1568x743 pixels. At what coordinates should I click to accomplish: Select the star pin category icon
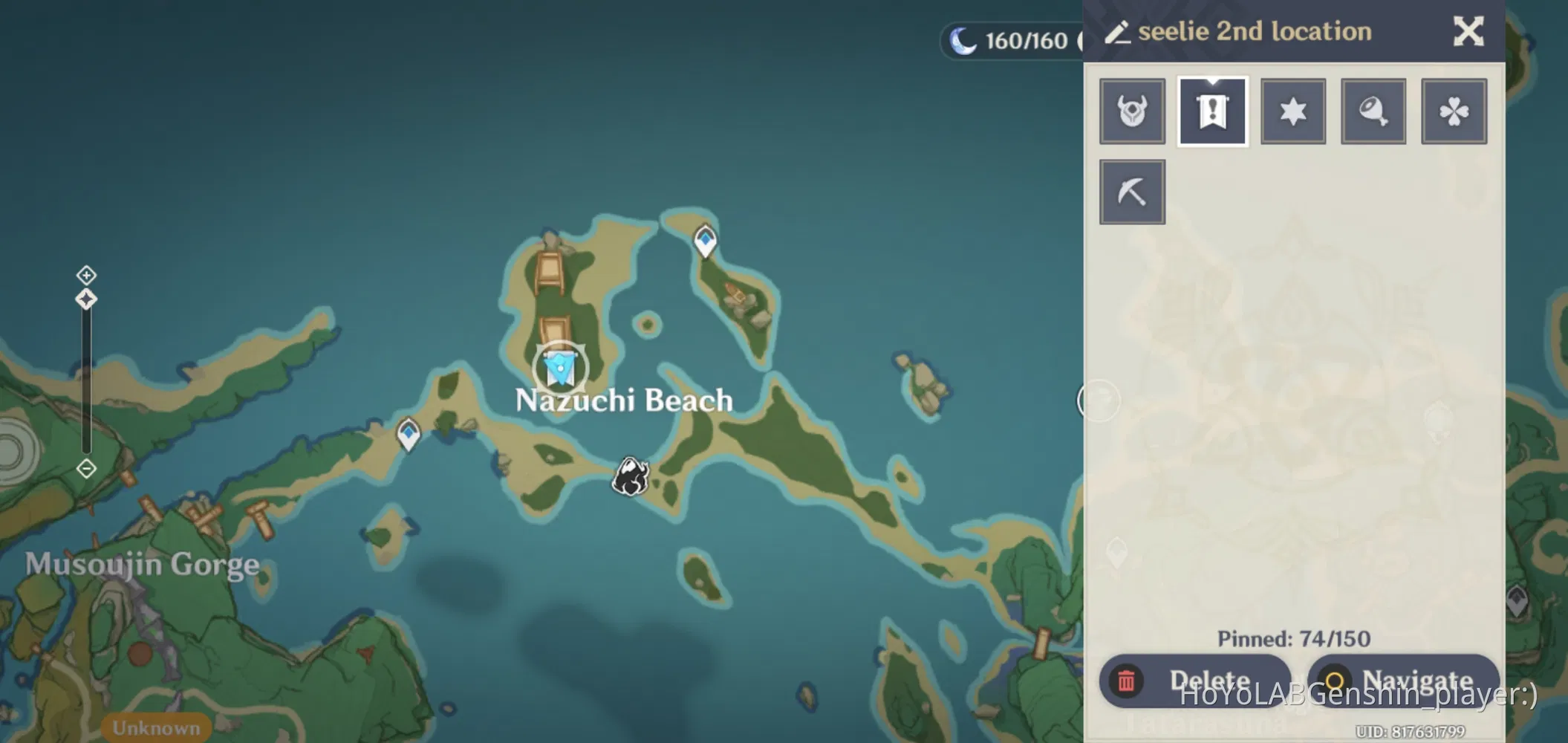point(1292,110)
